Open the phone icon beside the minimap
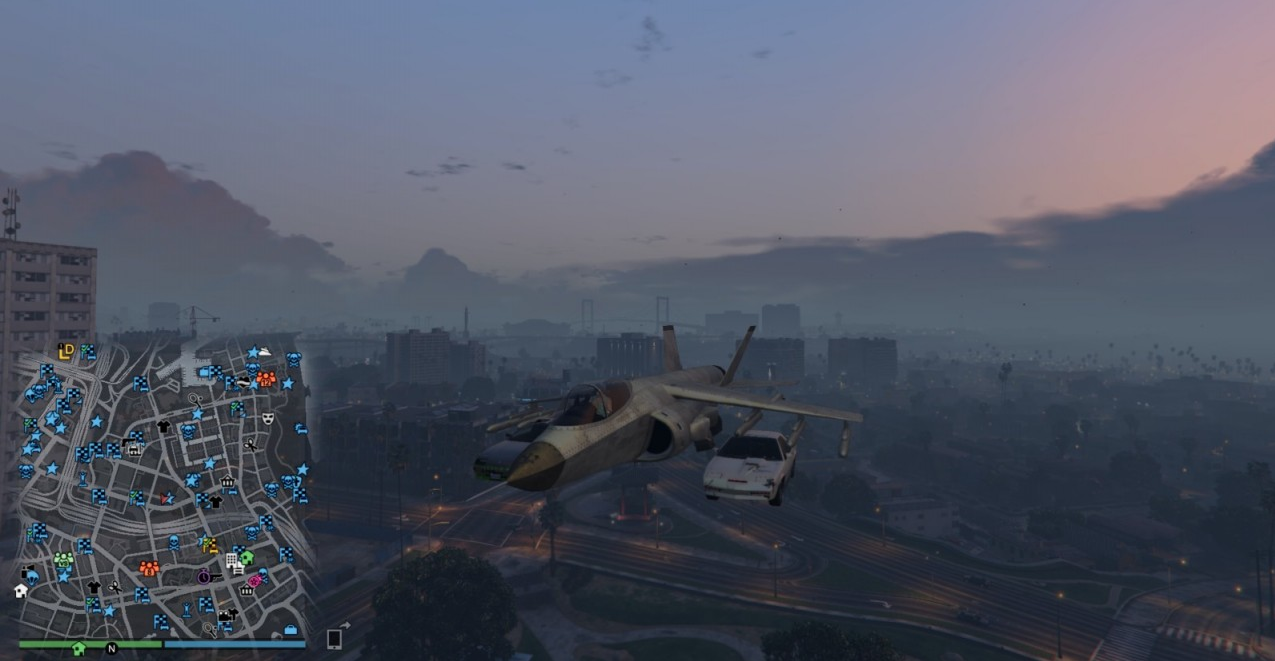Image resolution: width=1275 pixels, height=661 pixels. [x=334, y=638]
